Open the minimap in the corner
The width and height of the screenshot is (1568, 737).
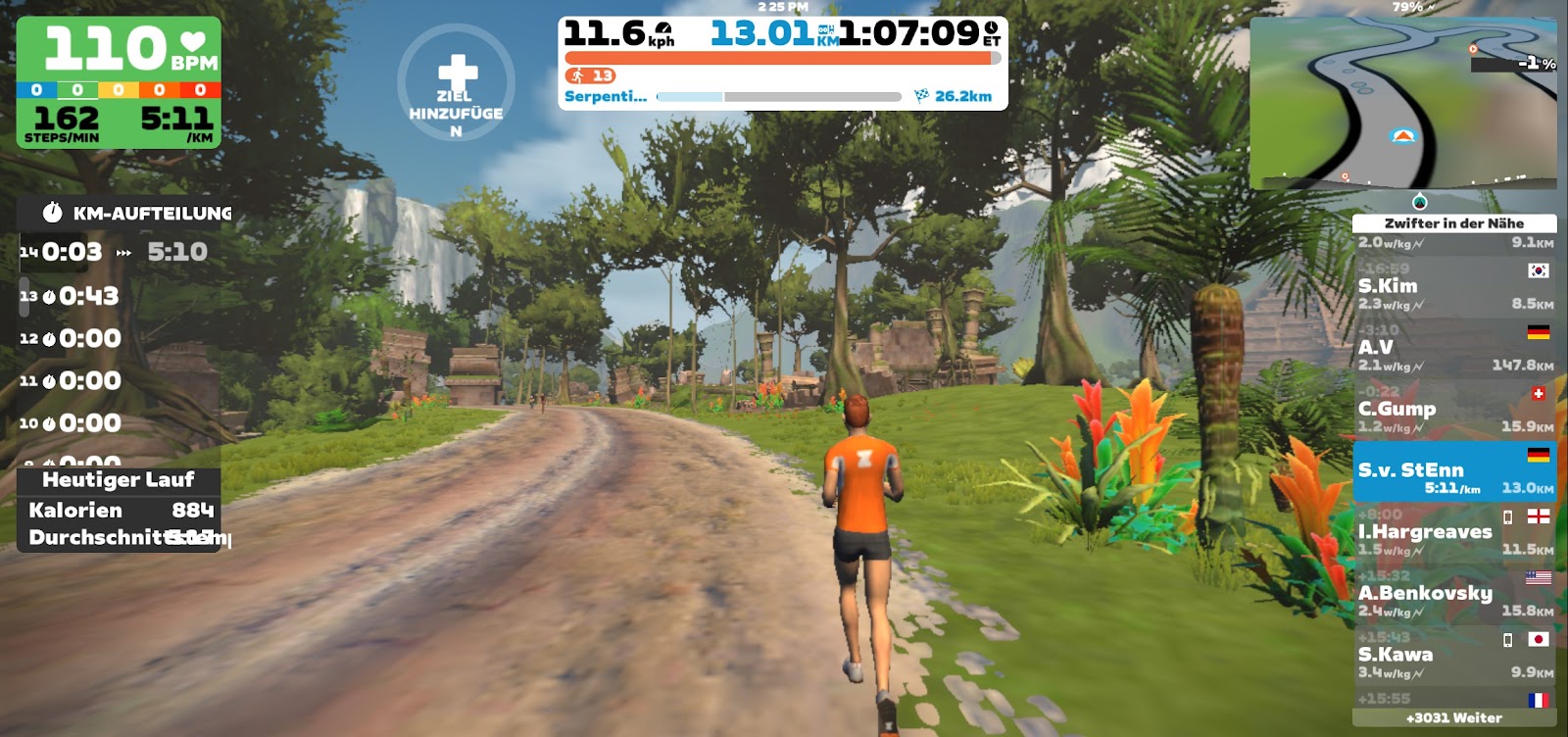[x=1402, y=102]
